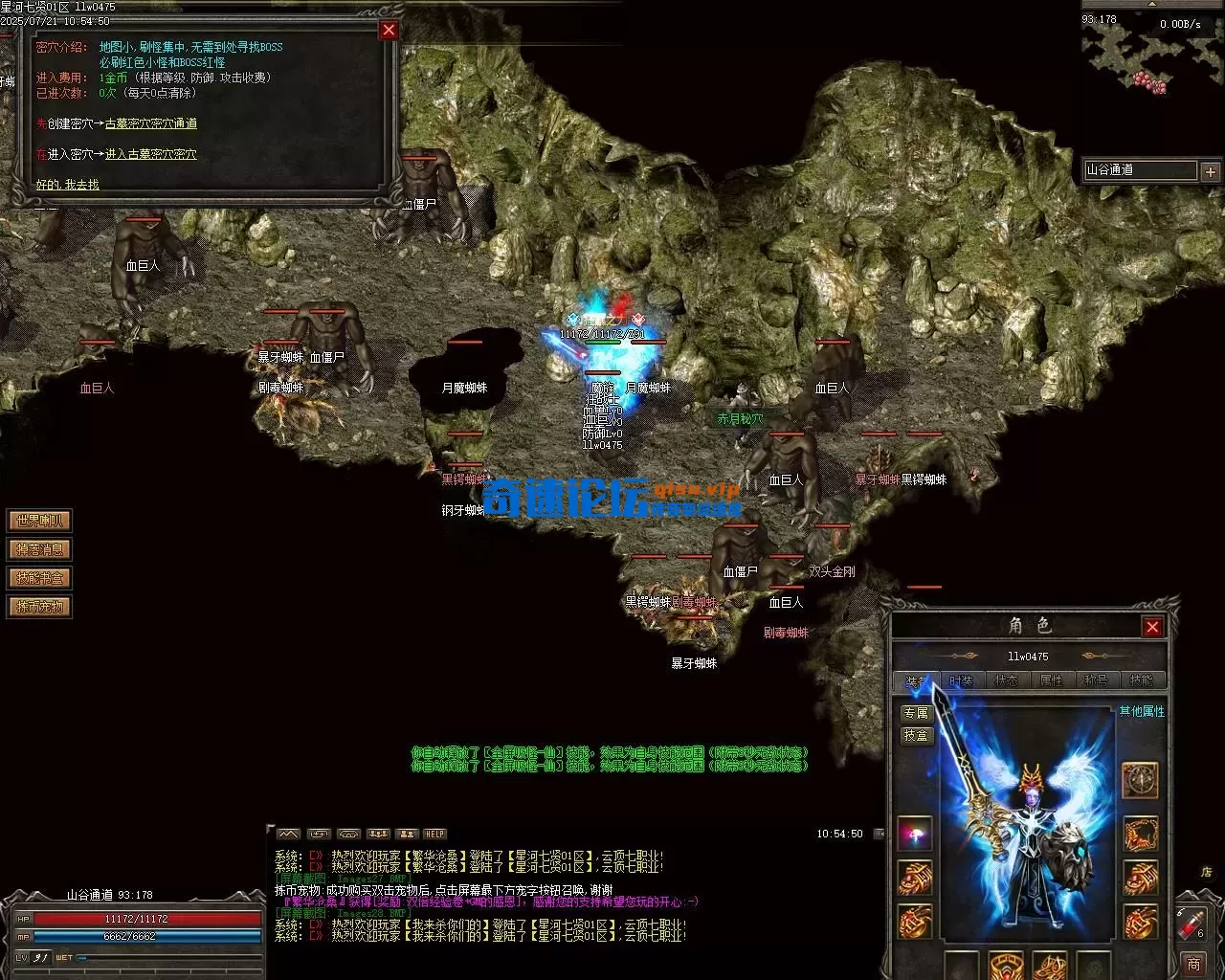The image size is (1225, 980).
Task: Open the 技盒 skill box button
Action: (x=916, y=735)
